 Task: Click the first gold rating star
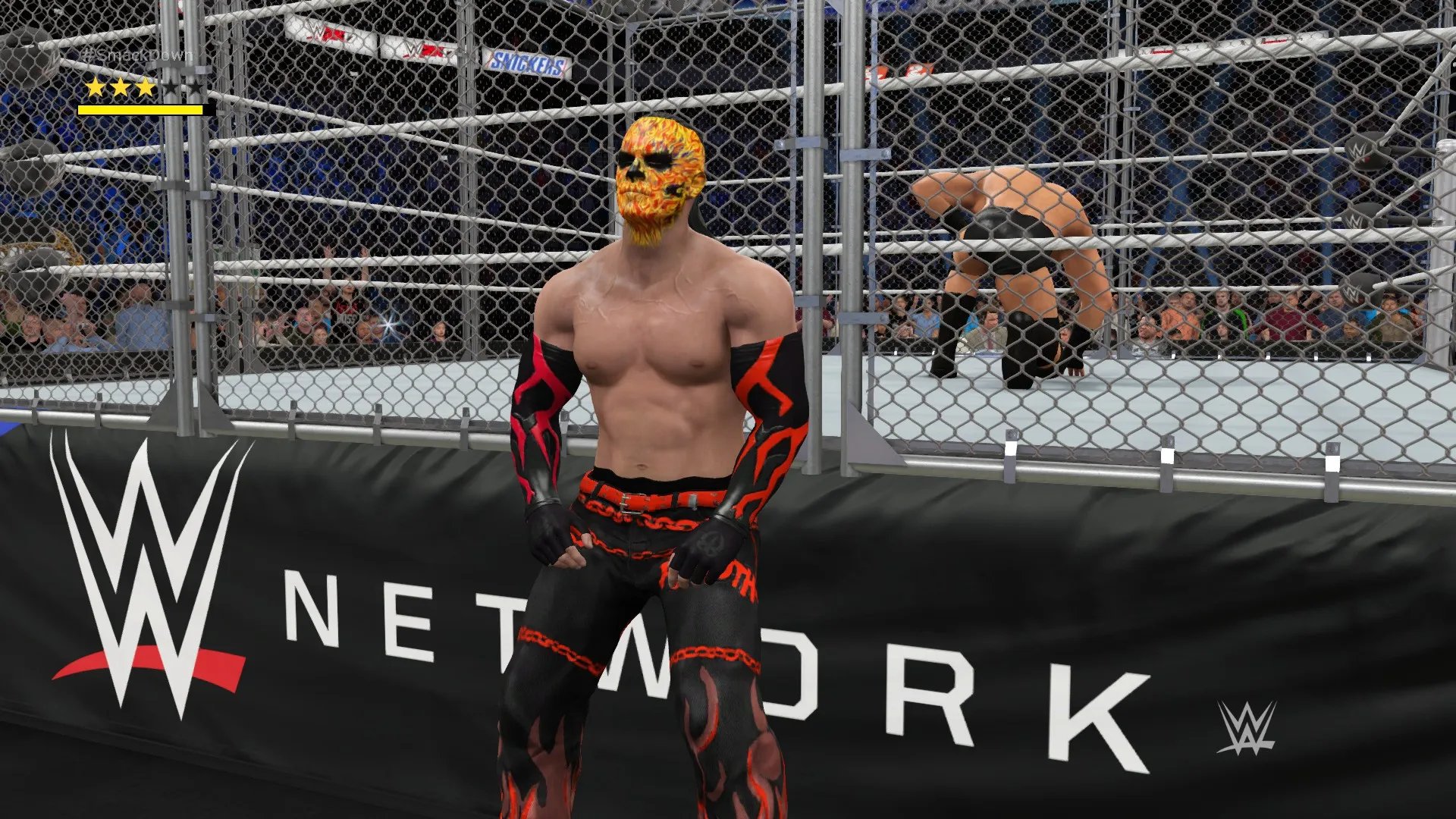click(x=93, y=88)
